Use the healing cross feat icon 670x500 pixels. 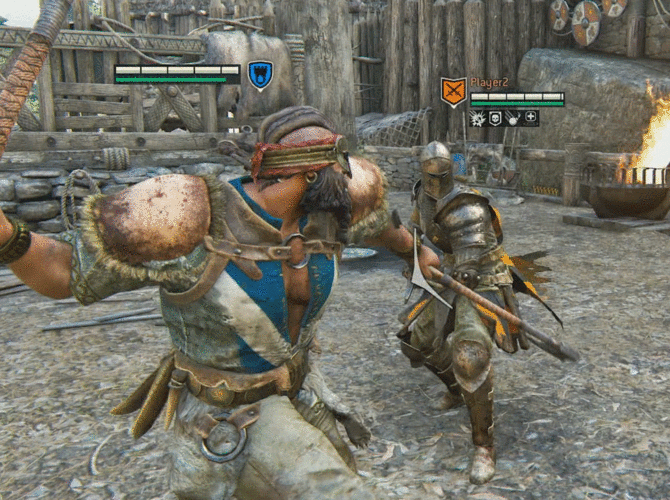click(530, 118)
